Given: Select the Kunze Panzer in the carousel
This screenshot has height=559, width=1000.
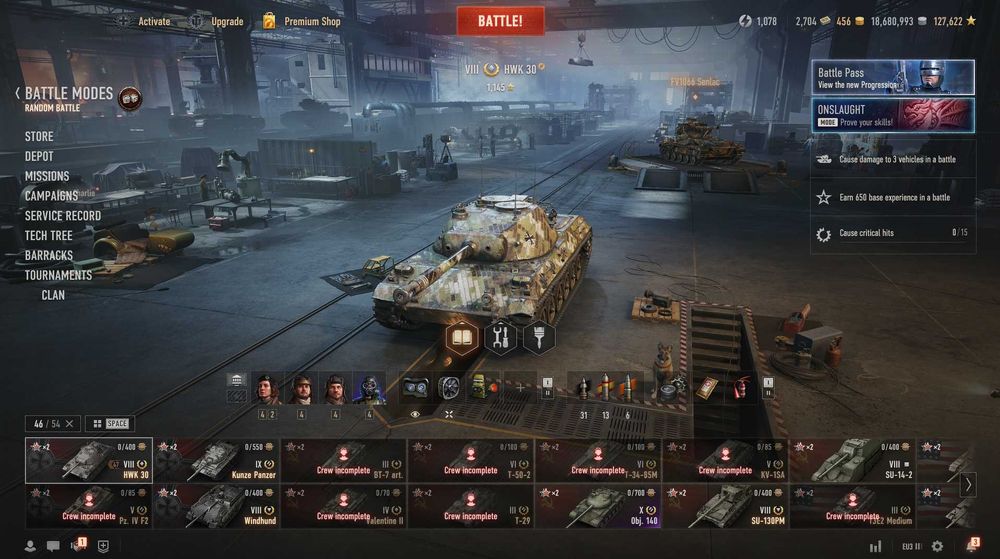Looking at the screenshot, I should (x=216, y=460).
